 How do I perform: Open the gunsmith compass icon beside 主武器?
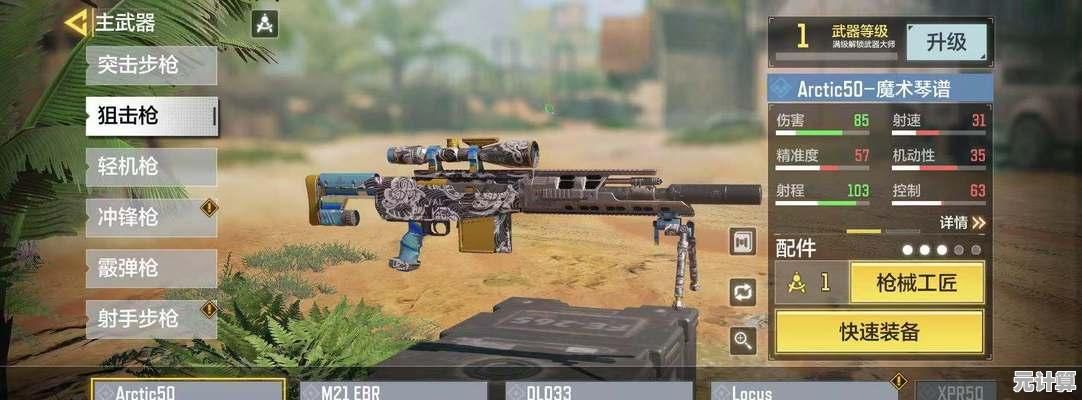coord(264,24)
